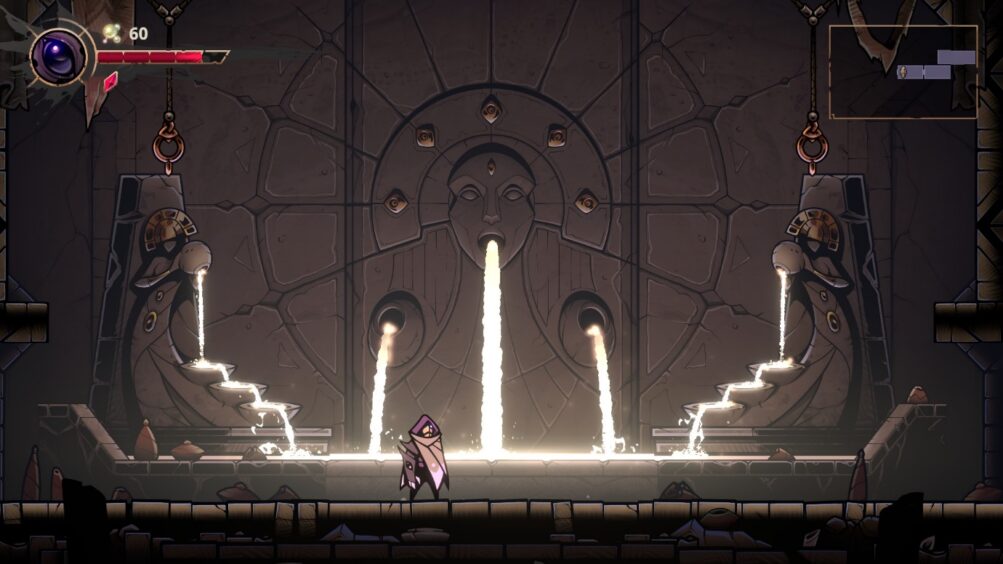Open the minimap in the corner
The image size is (1003, 564).
coord(902,72)
